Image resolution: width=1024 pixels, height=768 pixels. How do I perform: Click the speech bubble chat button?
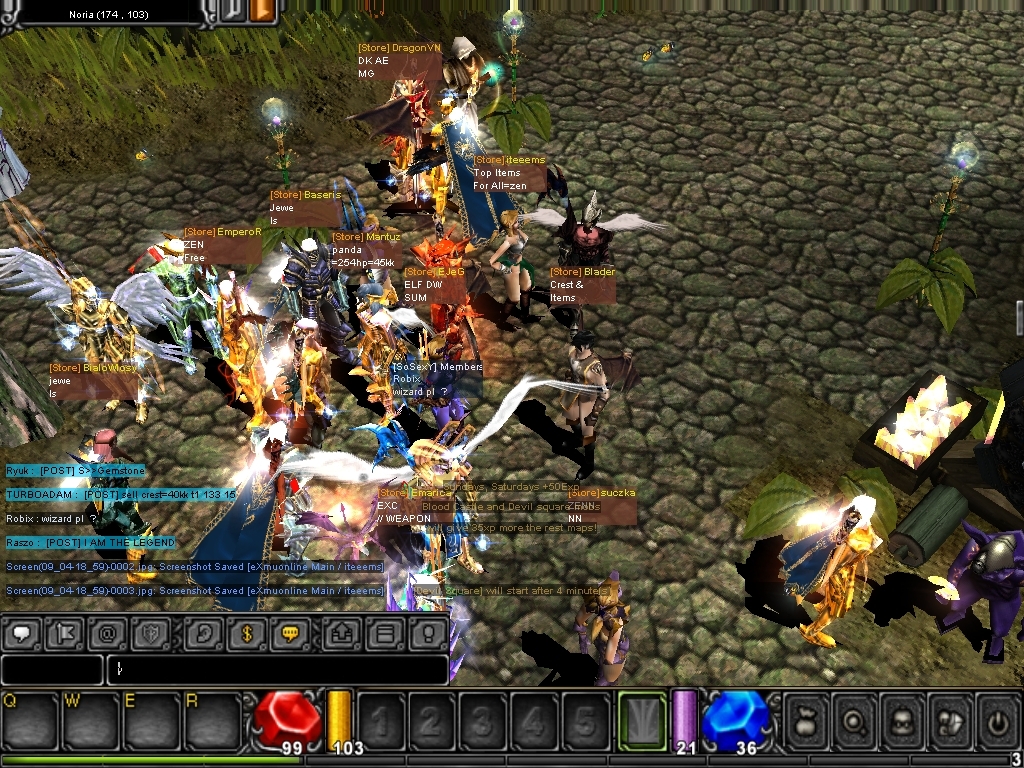pyautogui.click(x=20, y=633)
